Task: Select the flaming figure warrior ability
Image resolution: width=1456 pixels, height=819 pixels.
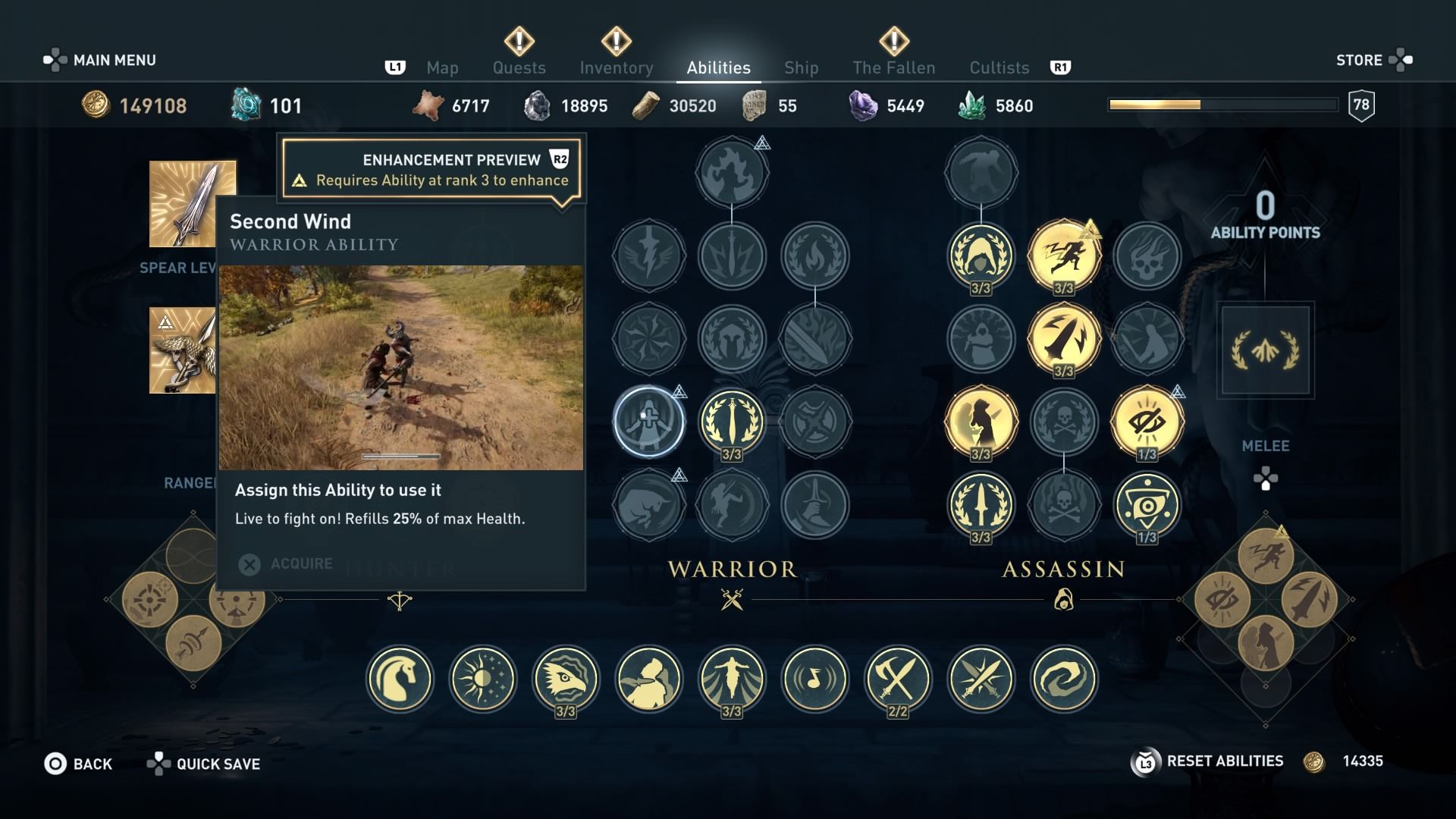Action: [x=732, y=172]
